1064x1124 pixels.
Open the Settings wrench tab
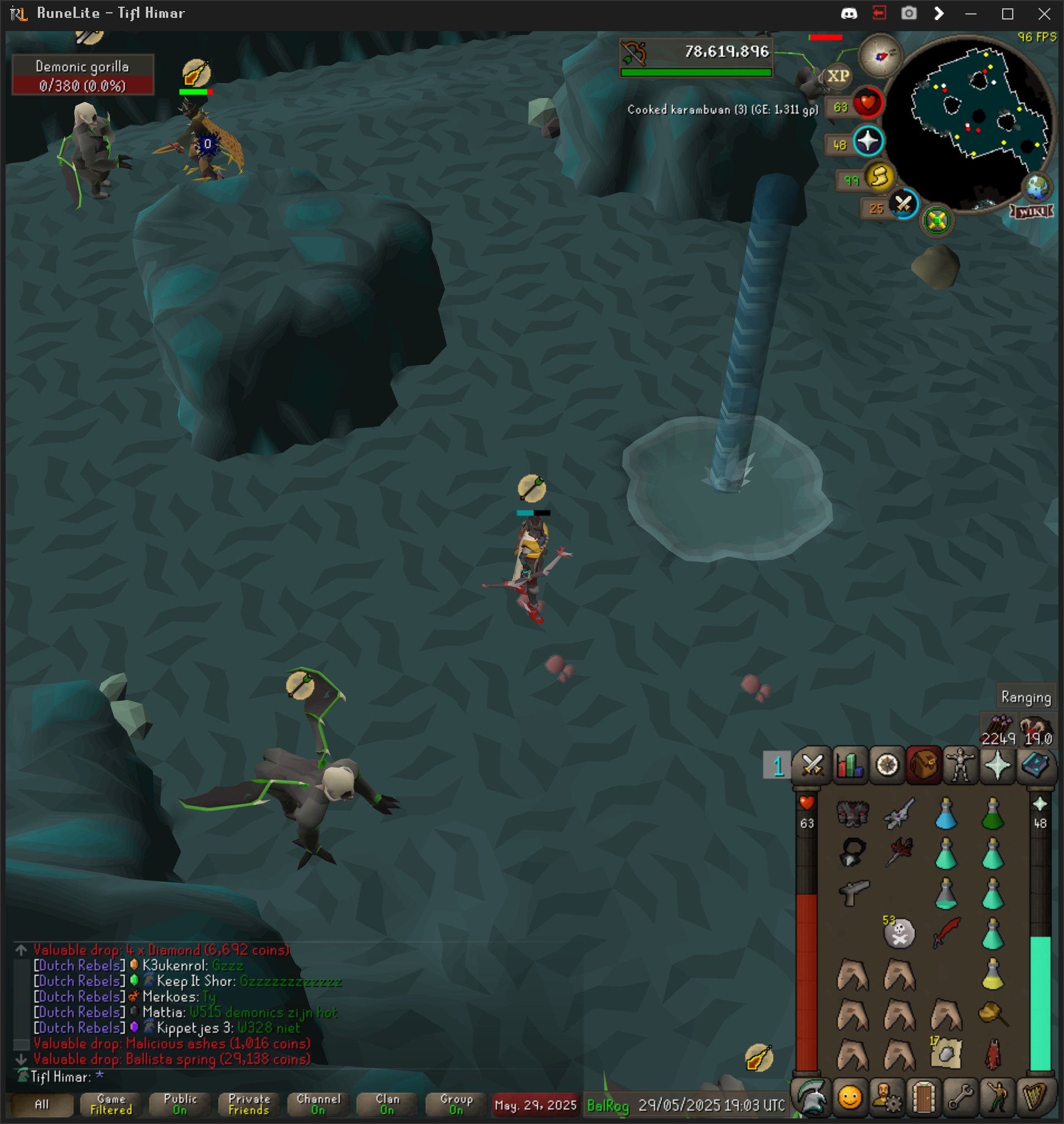(961, 1097)
